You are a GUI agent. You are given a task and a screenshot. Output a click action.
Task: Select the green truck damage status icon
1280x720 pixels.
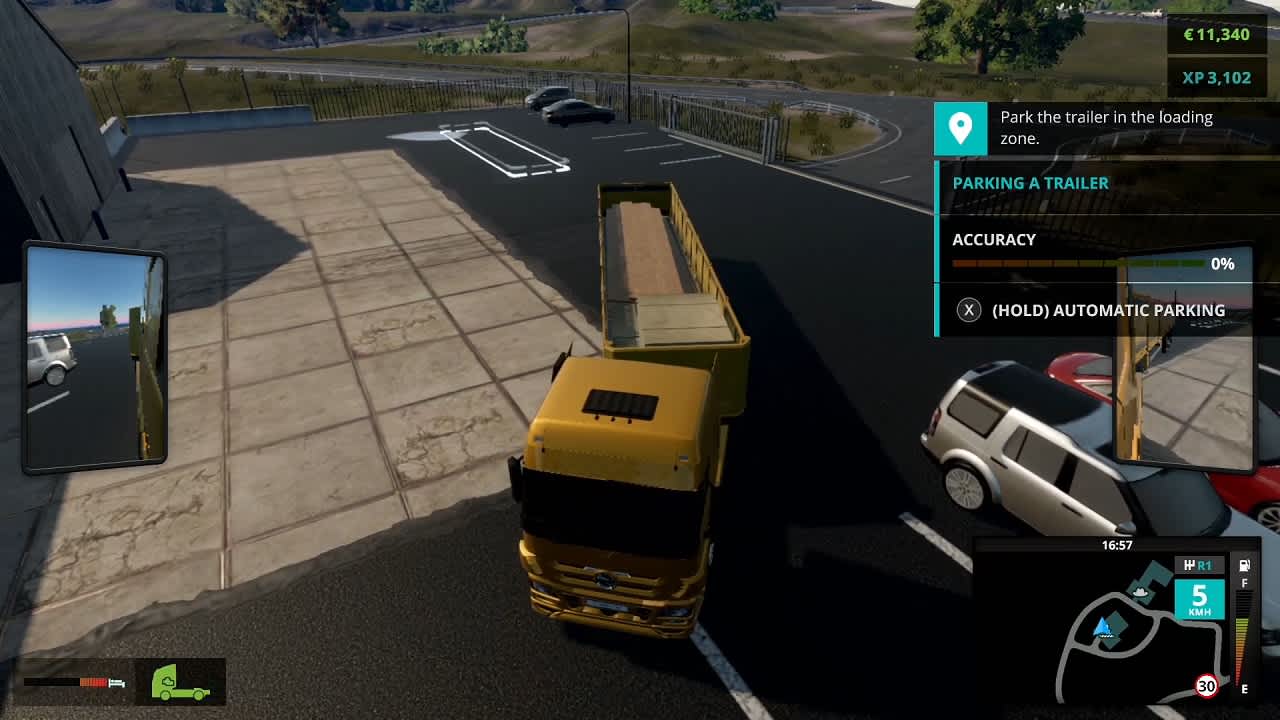tap(178, 681)
